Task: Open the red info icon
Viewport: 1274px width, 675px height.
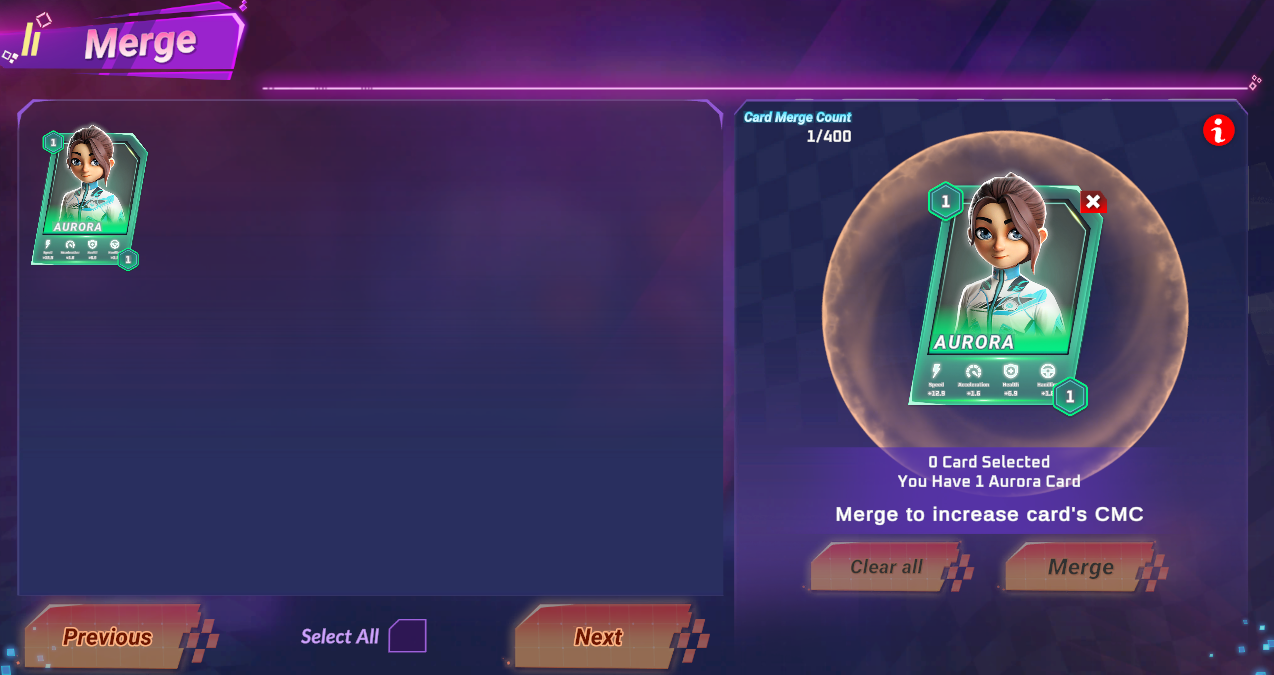Action: click(1219, 130)
